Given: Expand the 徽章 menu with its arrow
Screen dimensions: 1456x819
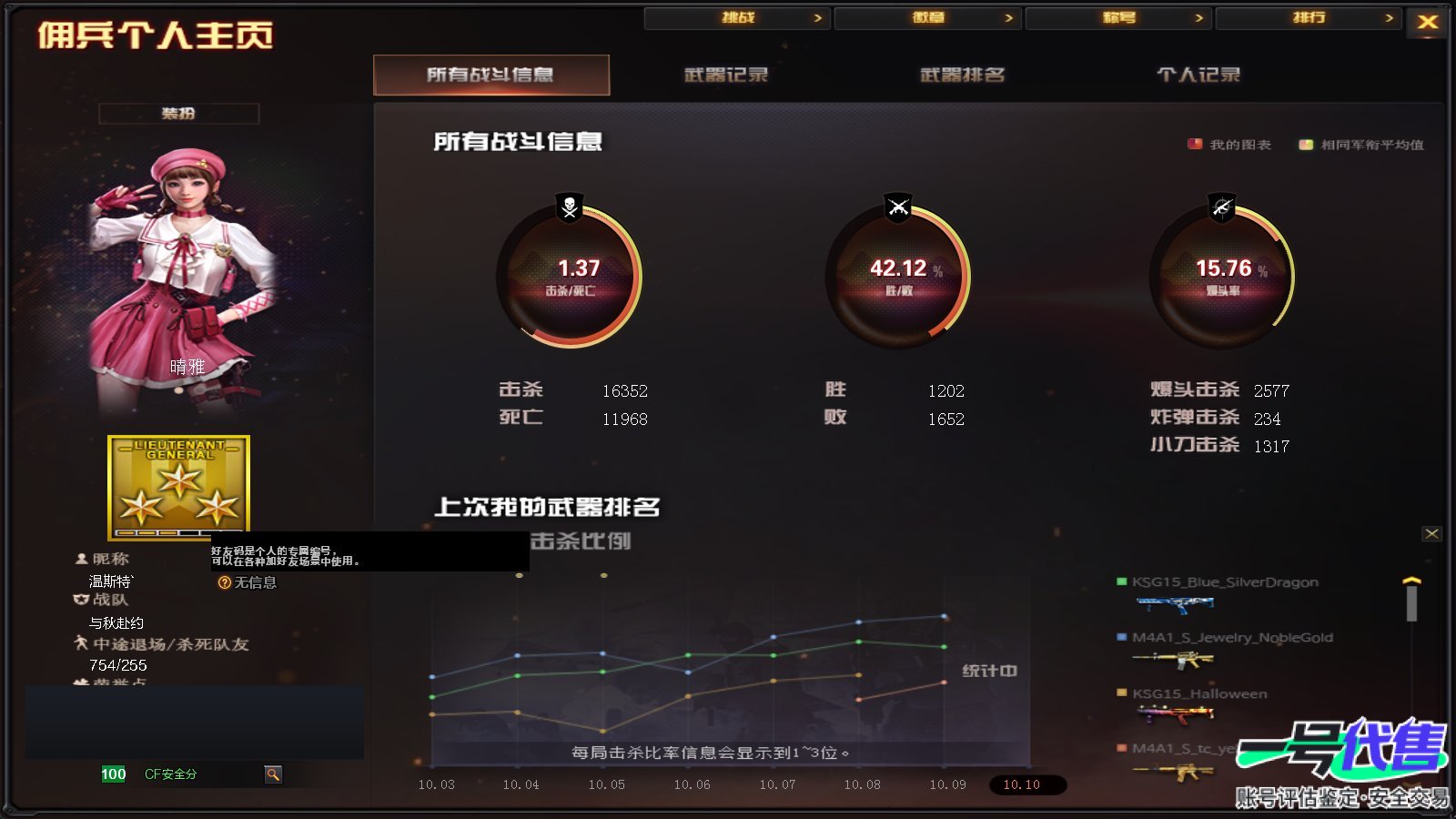Looking at the screenshot, I should pos(1008,16).
